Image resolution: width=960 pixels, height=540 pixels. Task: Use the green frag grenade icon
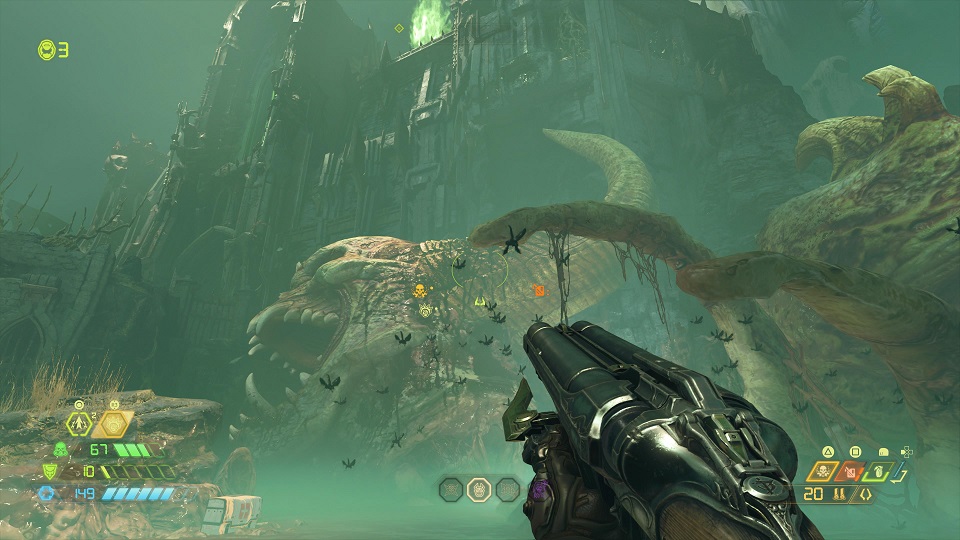click(878, 472)
